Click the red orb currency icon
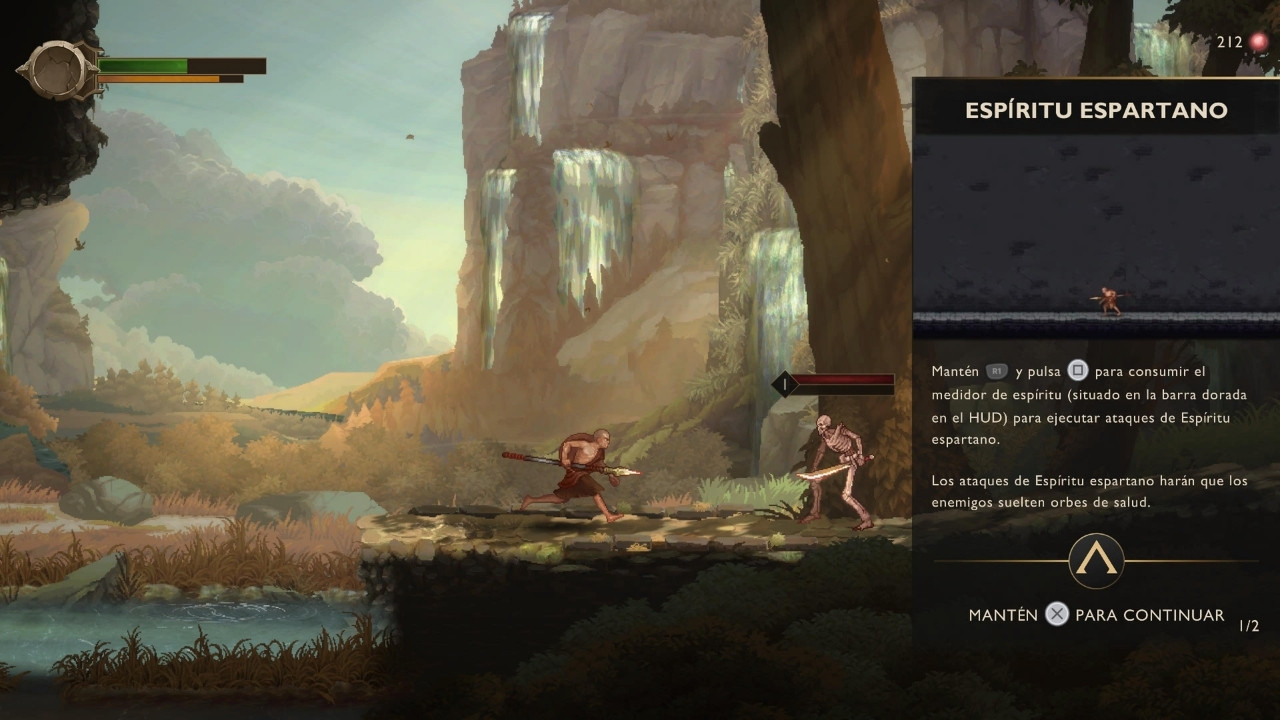The width and height of the screenshot is (1280, 720). click(x=1258, y=42)
